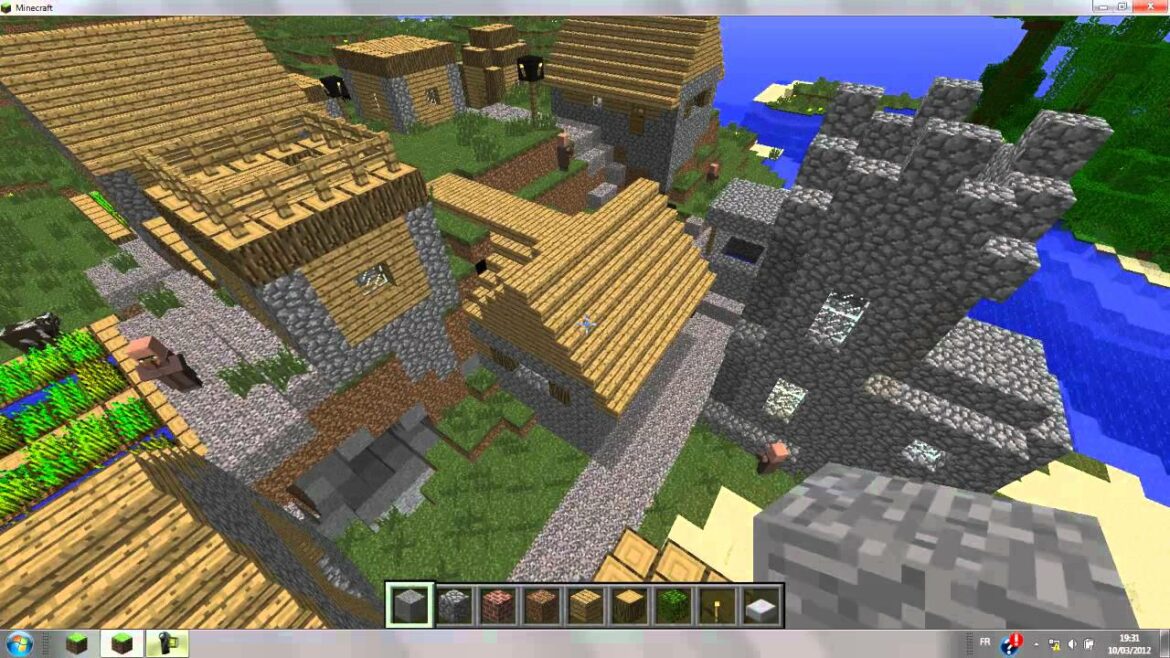This screenshot has height=658, width=1170.
Task: Choose the red brick block slot
Action: click(498, 605)
